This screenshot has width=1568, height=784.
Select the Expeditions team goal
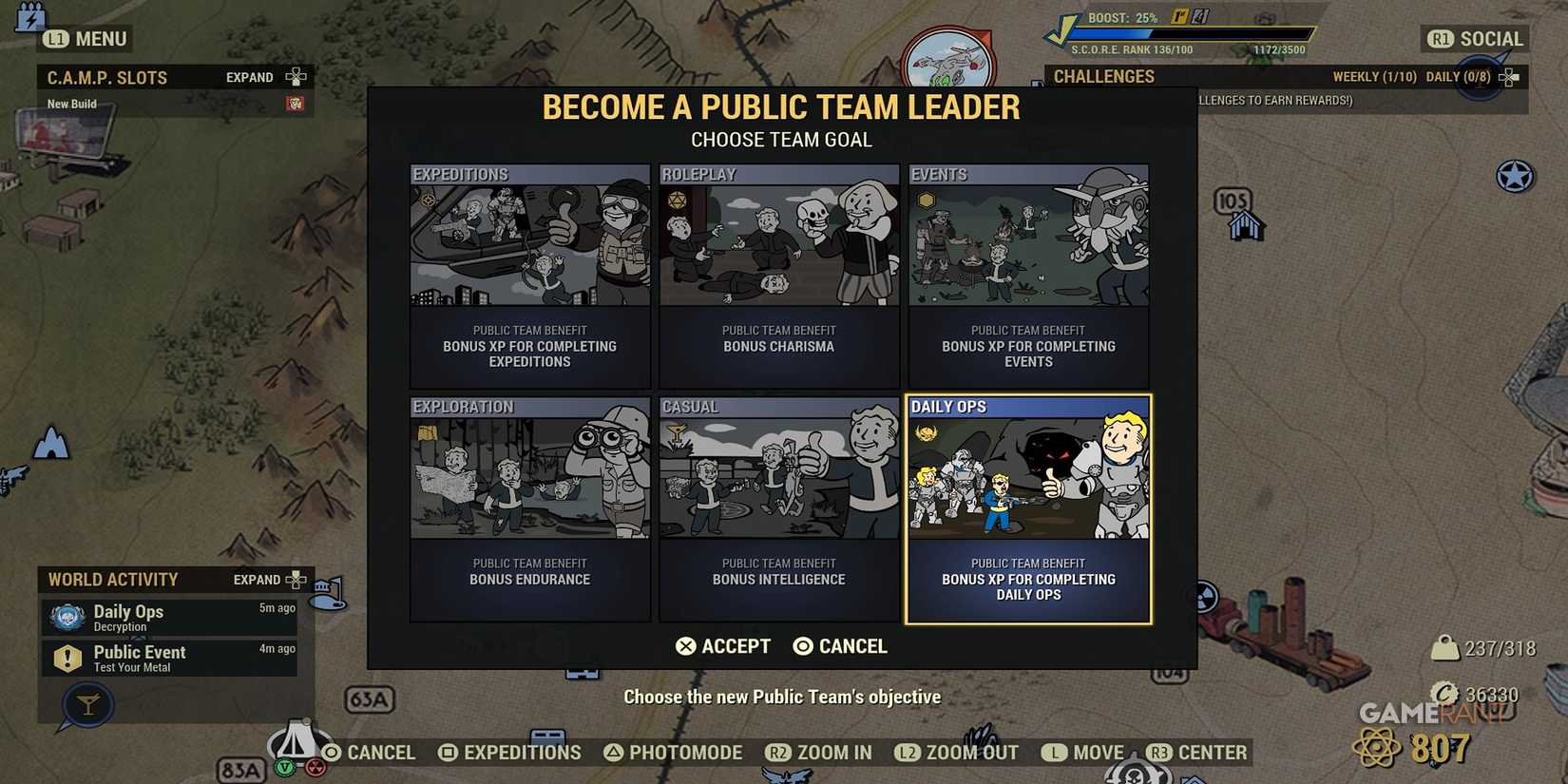529,276
